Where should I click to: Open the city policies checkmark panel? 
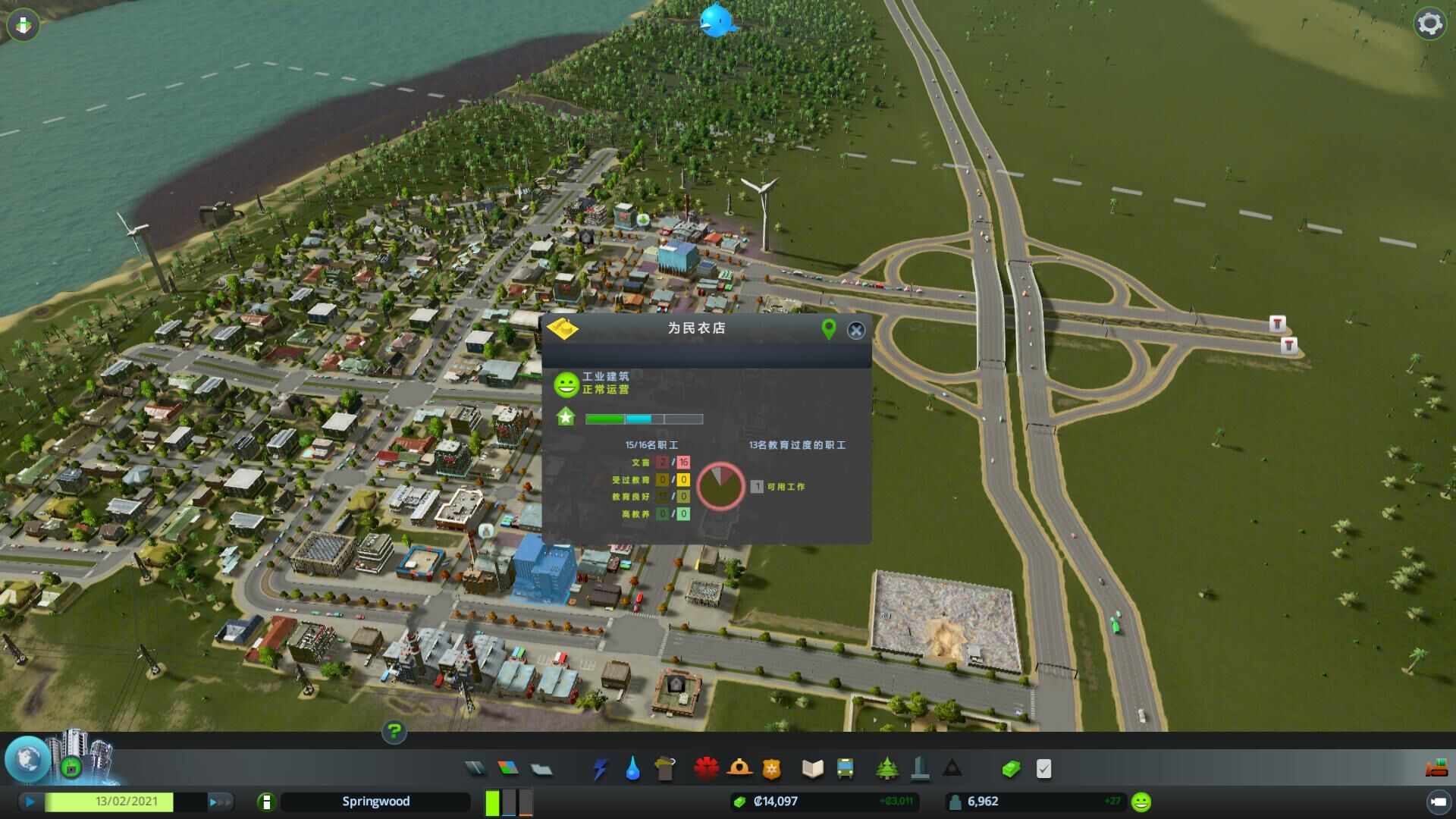click(x=1044, y=769)
